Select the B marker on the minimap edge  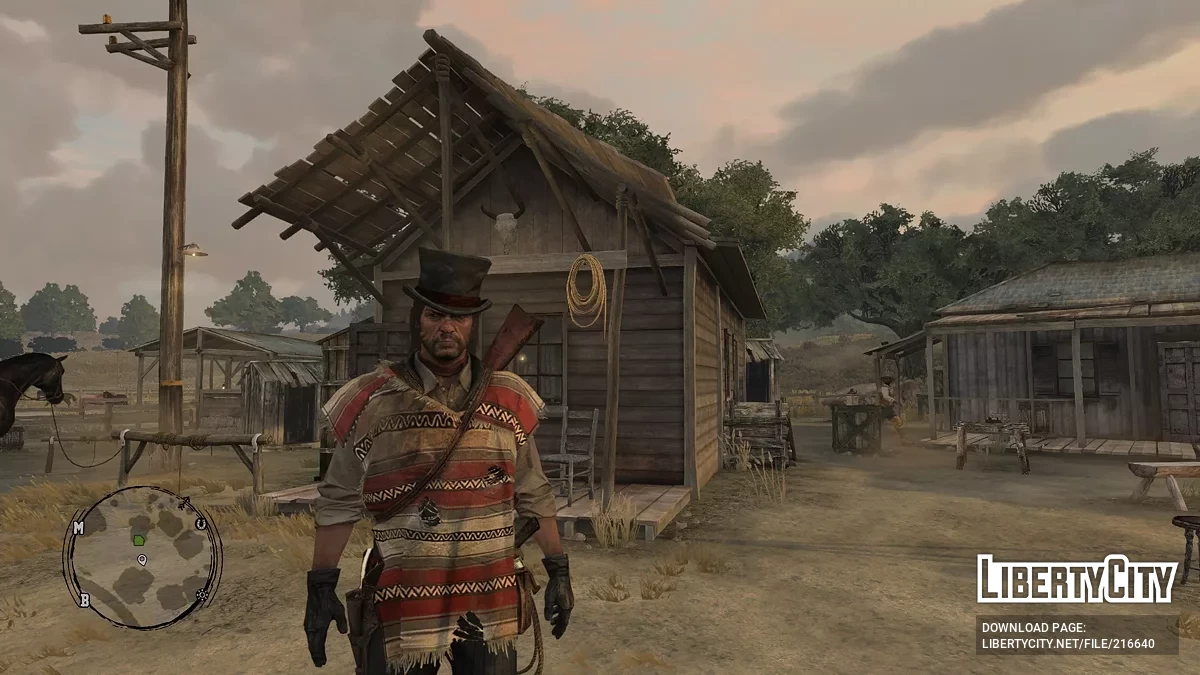85,600
